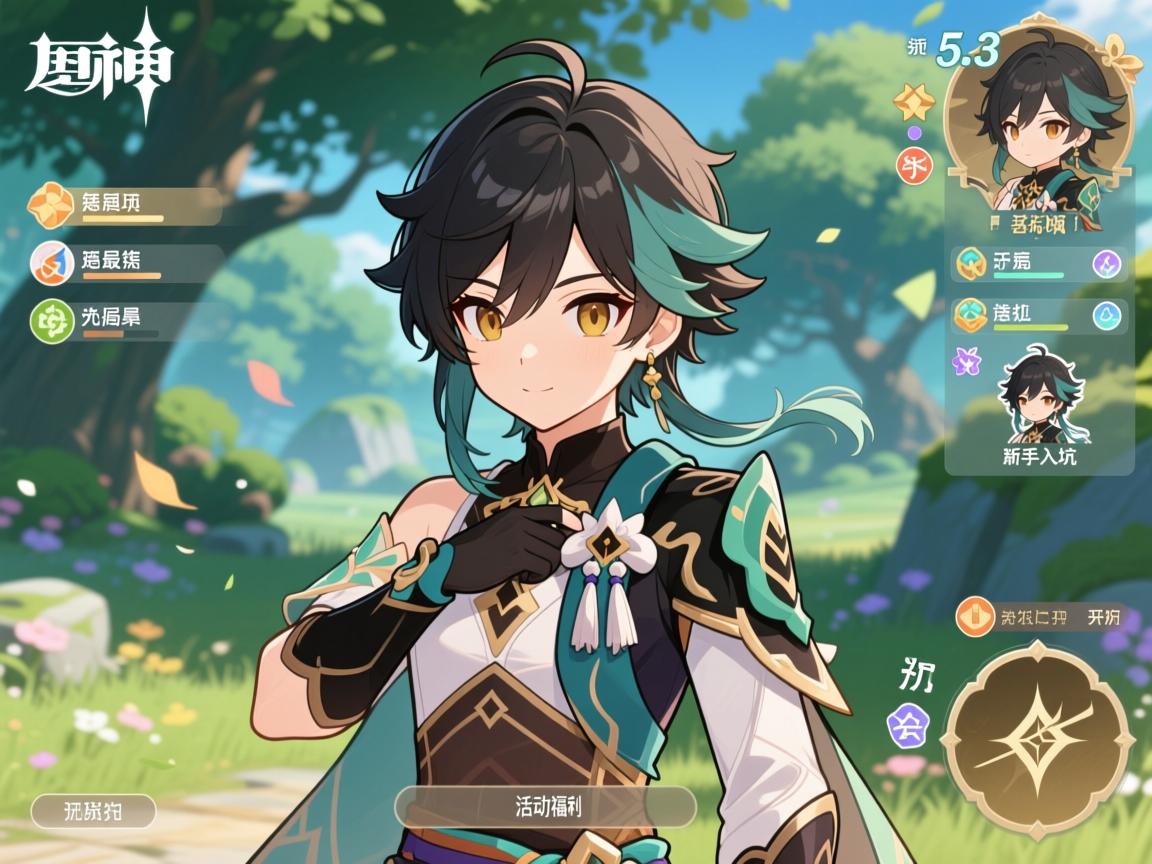Open the 活动福利 event rewards button
Image resolution: width=1152 pixels, height=864 pixels.
pos(545,806)
